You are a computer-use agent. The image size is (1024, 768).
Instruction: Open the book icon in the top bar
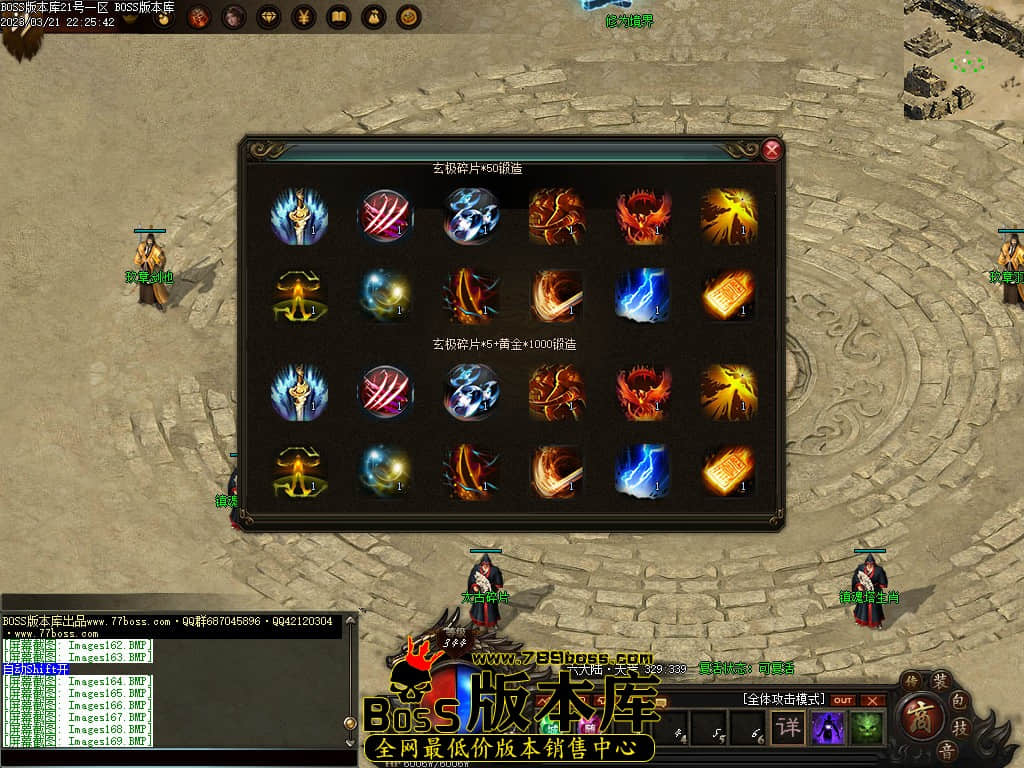339,17
